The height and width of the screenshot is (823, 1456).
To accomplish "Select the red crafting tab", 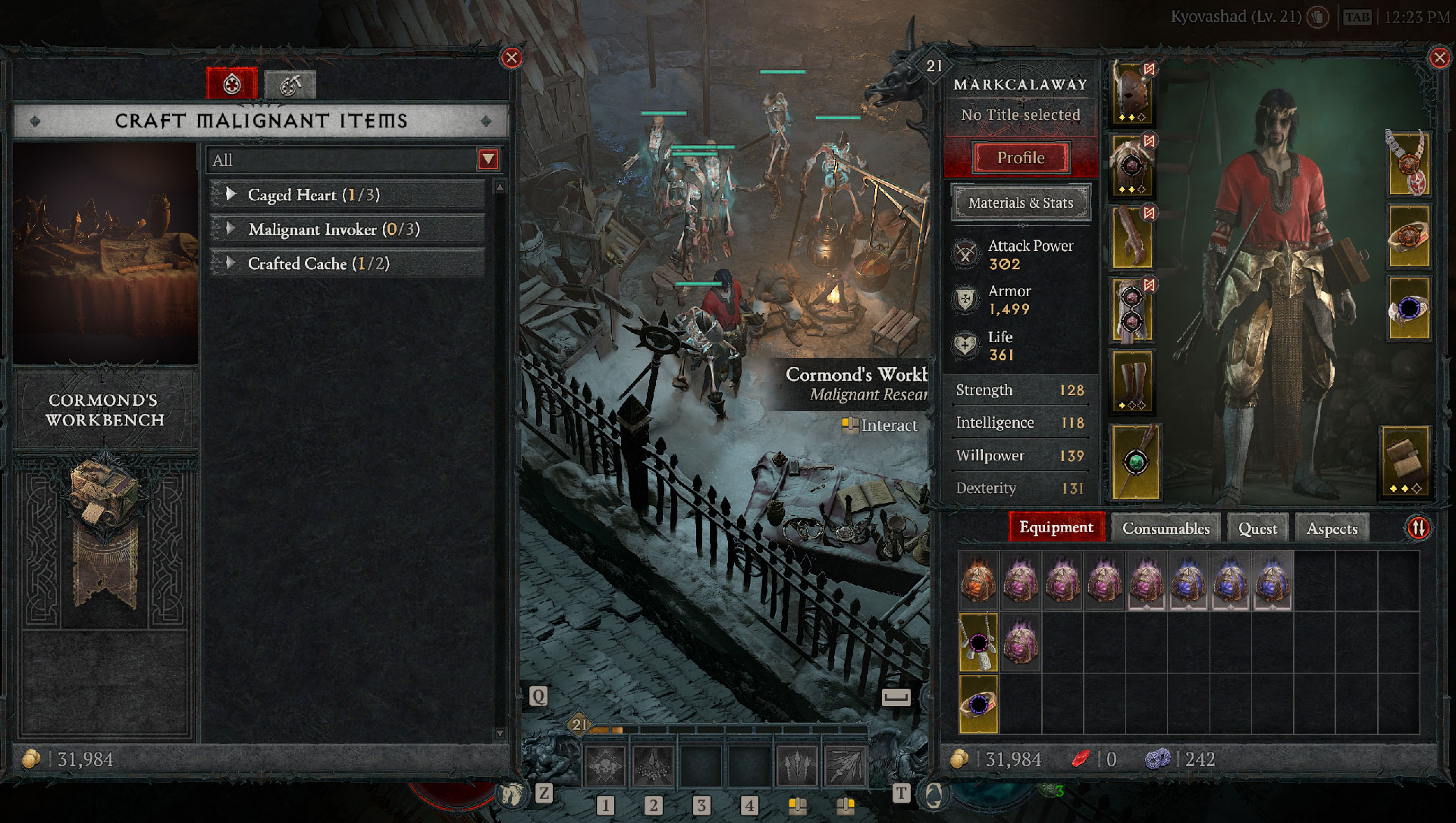I will click(232, 83).
